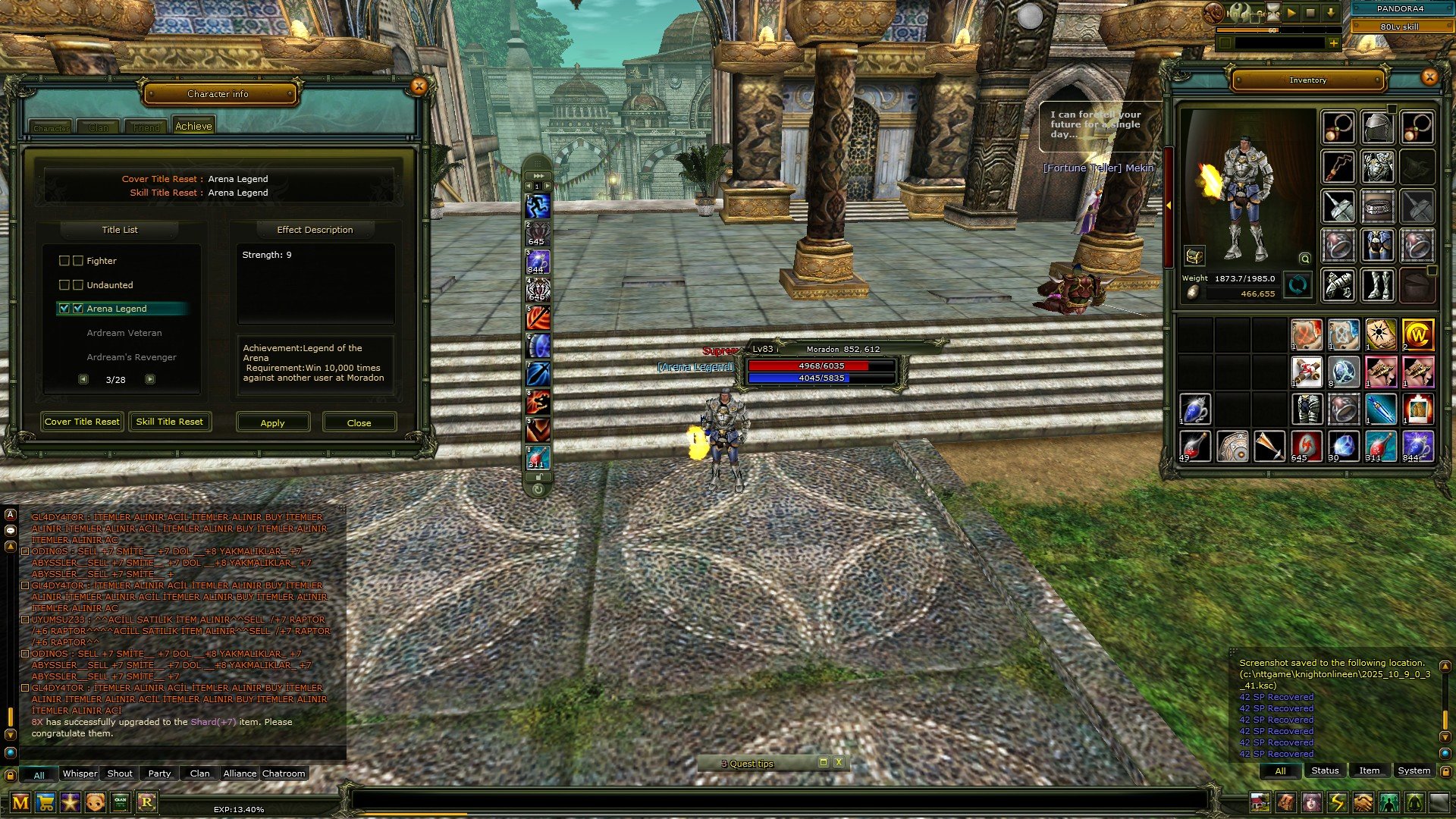This screenshot has width=1456, height=819.
Task: Open the System log tab
Action: point(1414,770)
